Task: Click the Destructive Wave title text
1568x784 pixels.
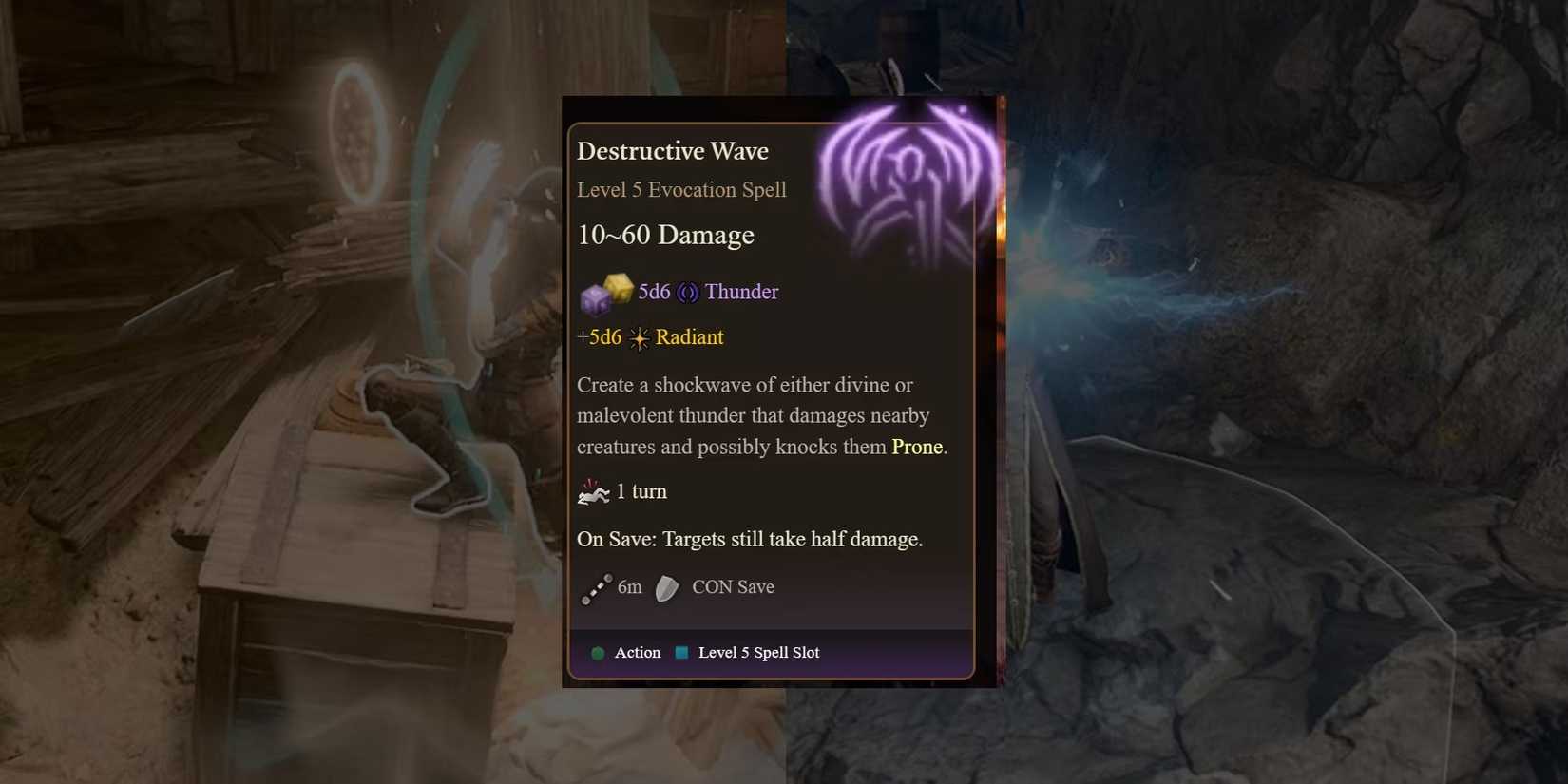Action: coord(673,150)
